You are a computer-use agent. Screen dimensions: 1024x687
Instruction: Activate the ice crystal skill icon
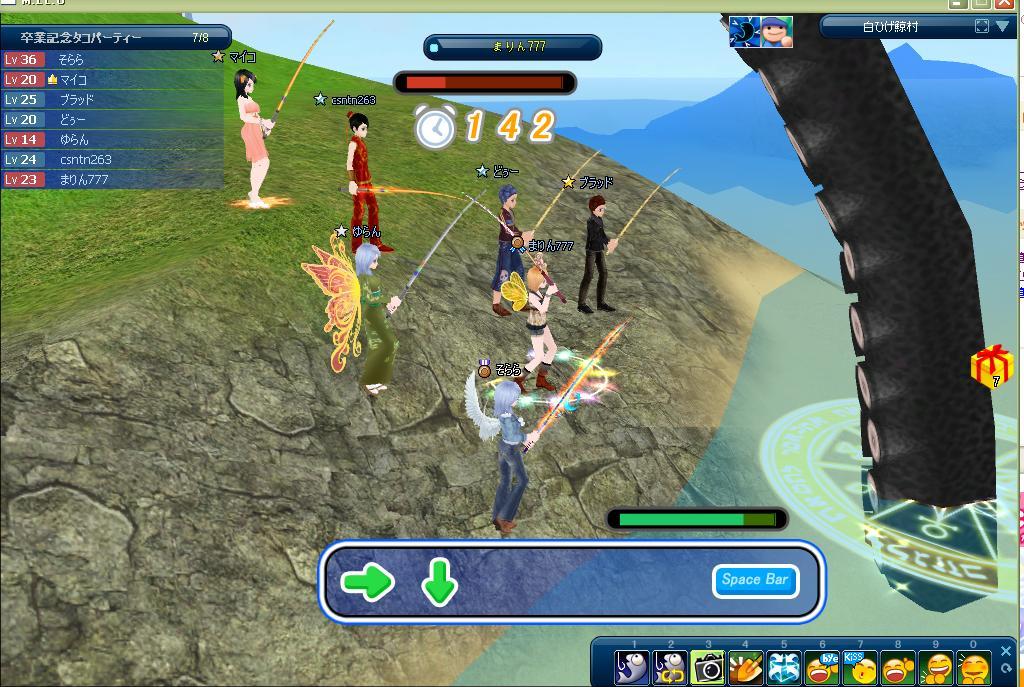point(784,667)
